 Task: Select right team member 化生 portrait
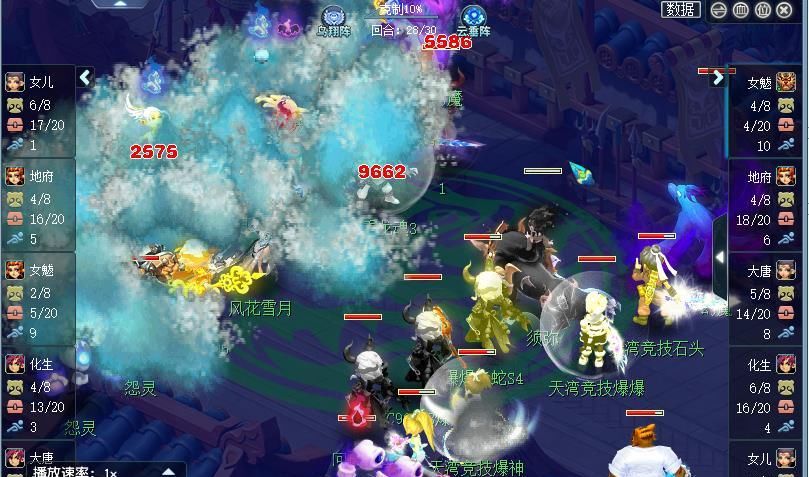pyautogui.click(x=787, y=364)
